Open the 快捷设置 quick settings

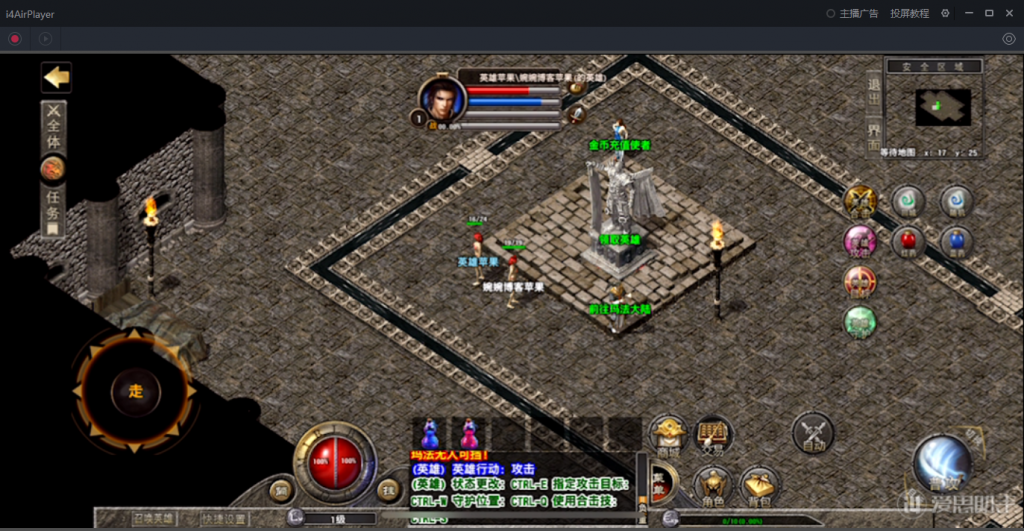[x=223, y=518]
